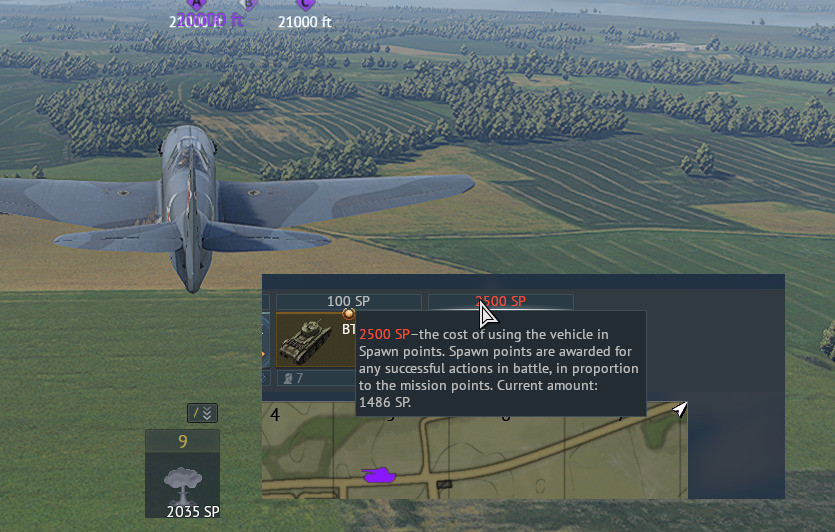Click the white arrow marker on the map
This screenshot has width=835, height=532.
click(680, 409)
